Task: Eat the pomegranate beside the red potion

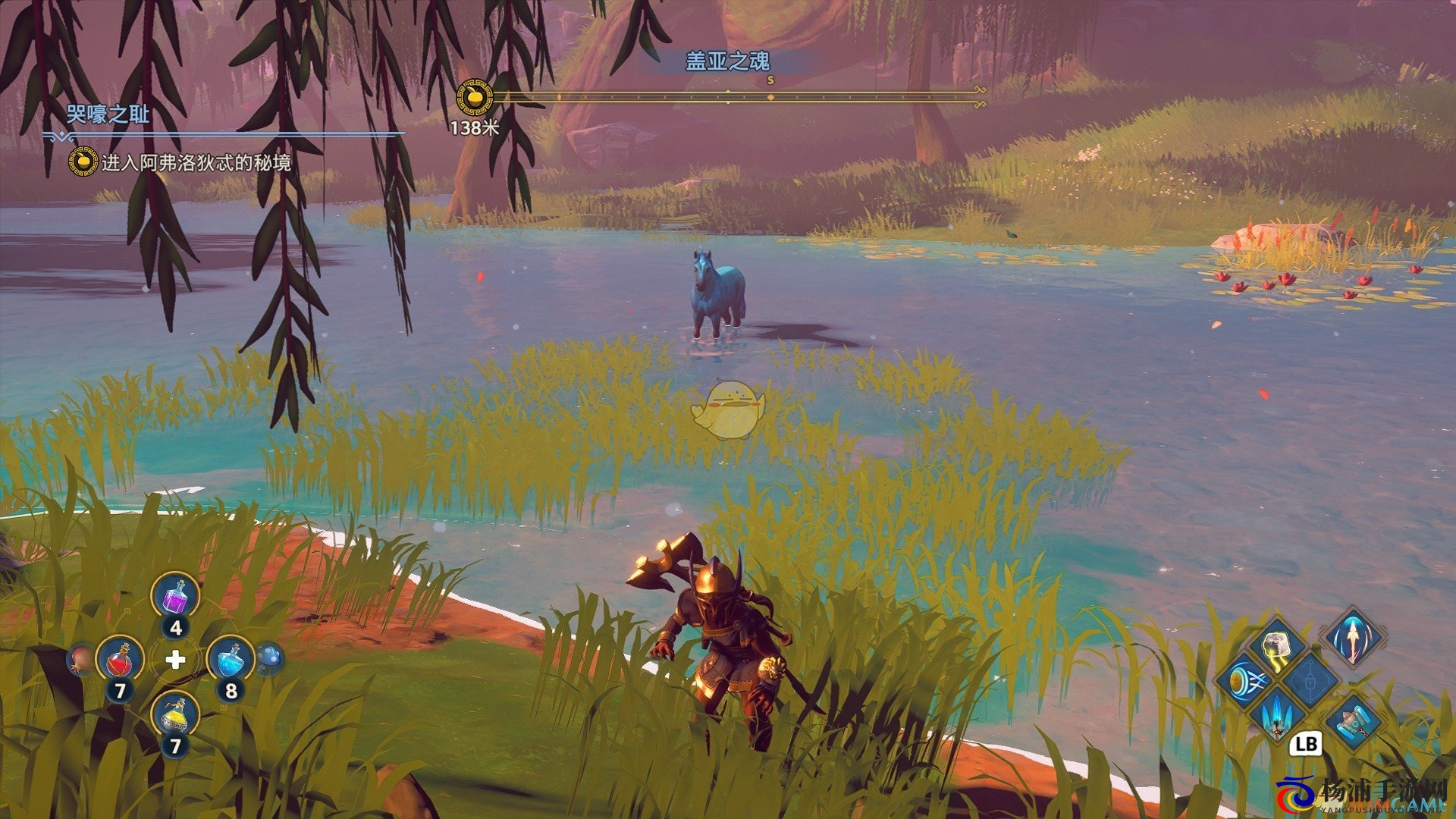Action: (81, 659)
